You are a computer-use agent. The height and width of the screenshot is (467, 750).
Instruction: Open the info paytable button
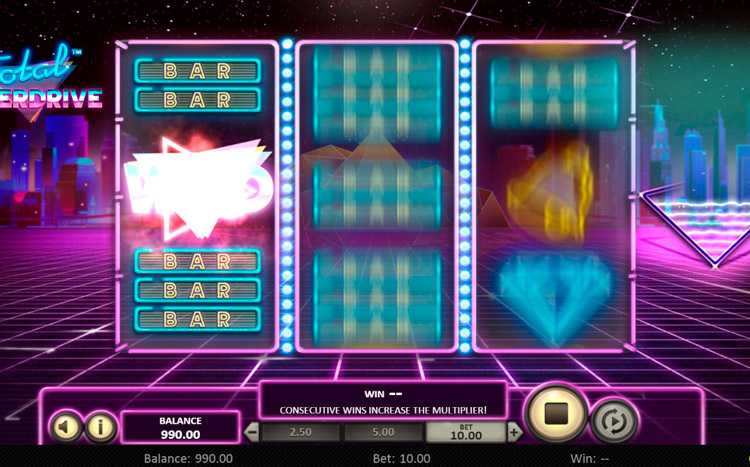[99, 427]
